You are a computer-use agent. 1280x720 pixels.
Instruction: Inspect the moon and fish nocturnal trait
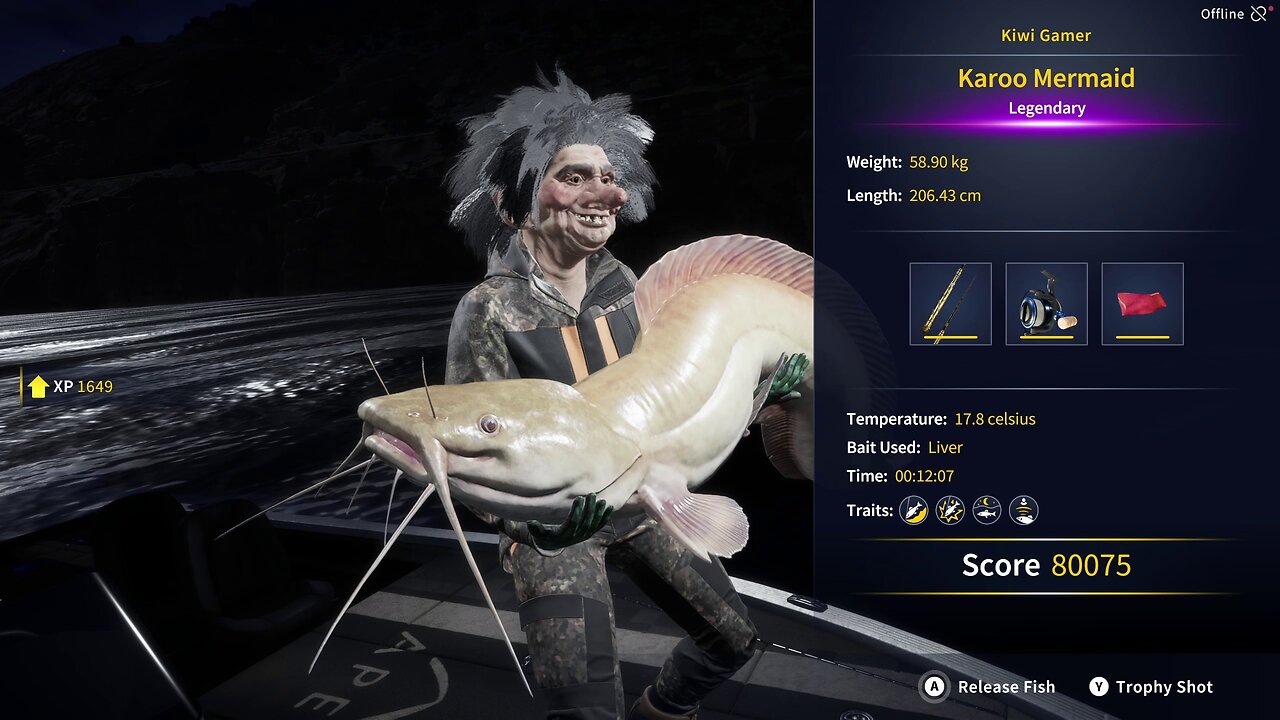click(987, 511)
